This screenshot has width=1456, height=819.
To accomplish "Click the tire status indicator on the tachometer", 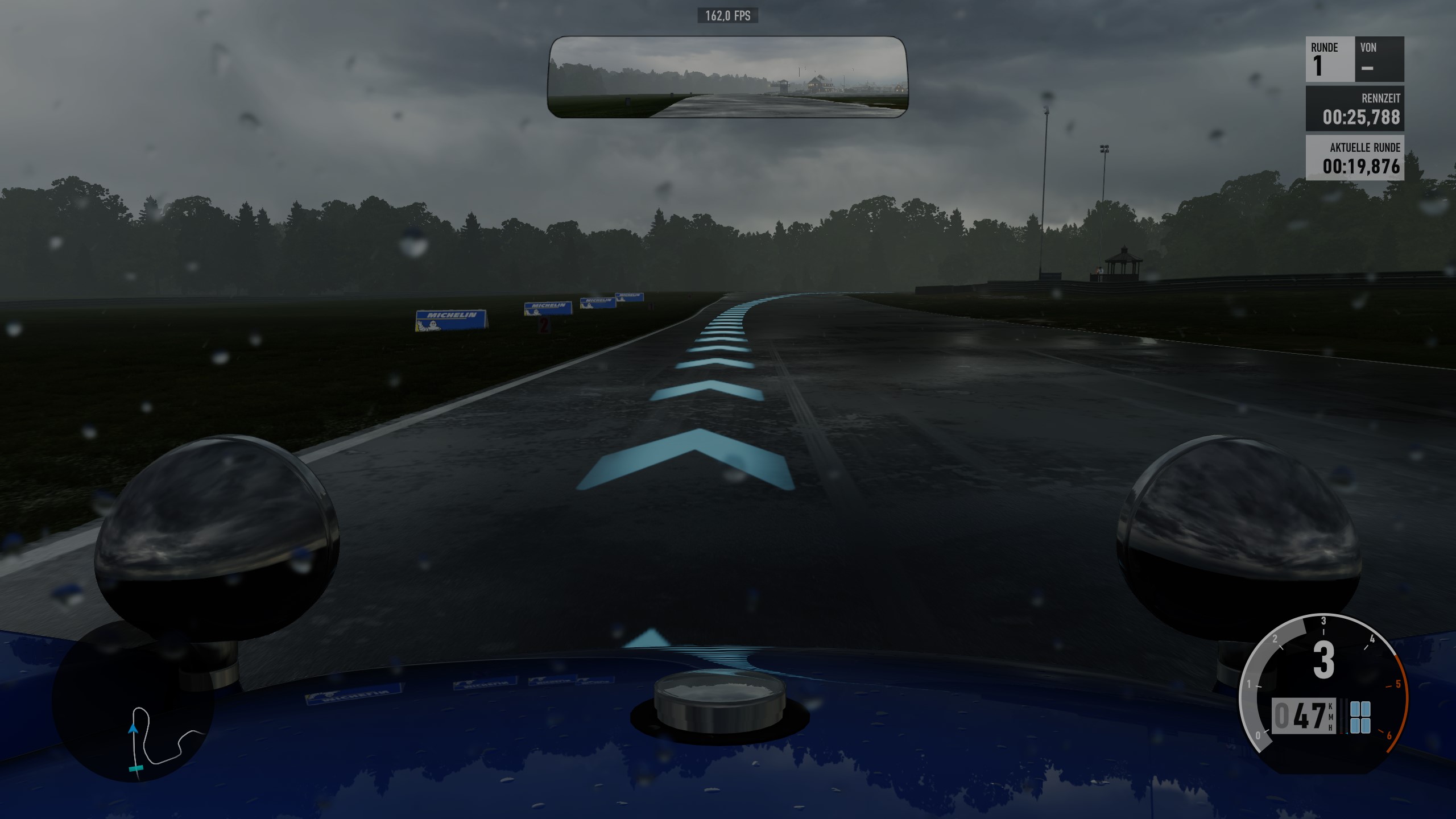I will click(1360, 718).
